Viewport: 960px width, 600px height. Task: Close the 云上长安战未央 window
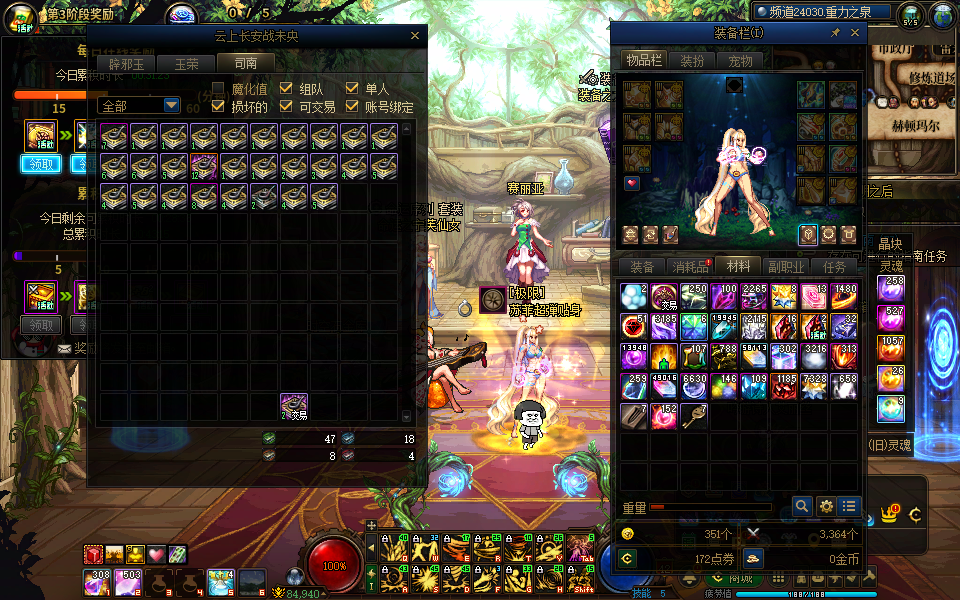[415, 36]
